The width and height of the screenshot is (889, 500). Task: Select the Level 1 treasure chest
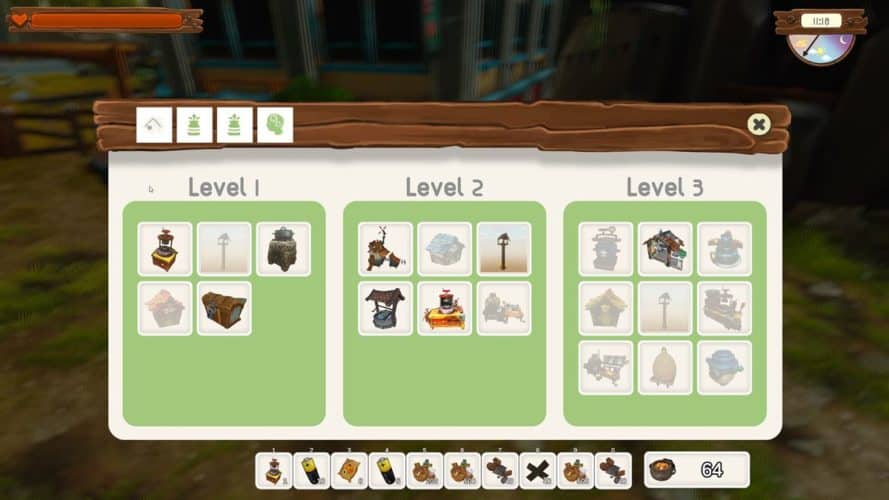click(224, 308)
